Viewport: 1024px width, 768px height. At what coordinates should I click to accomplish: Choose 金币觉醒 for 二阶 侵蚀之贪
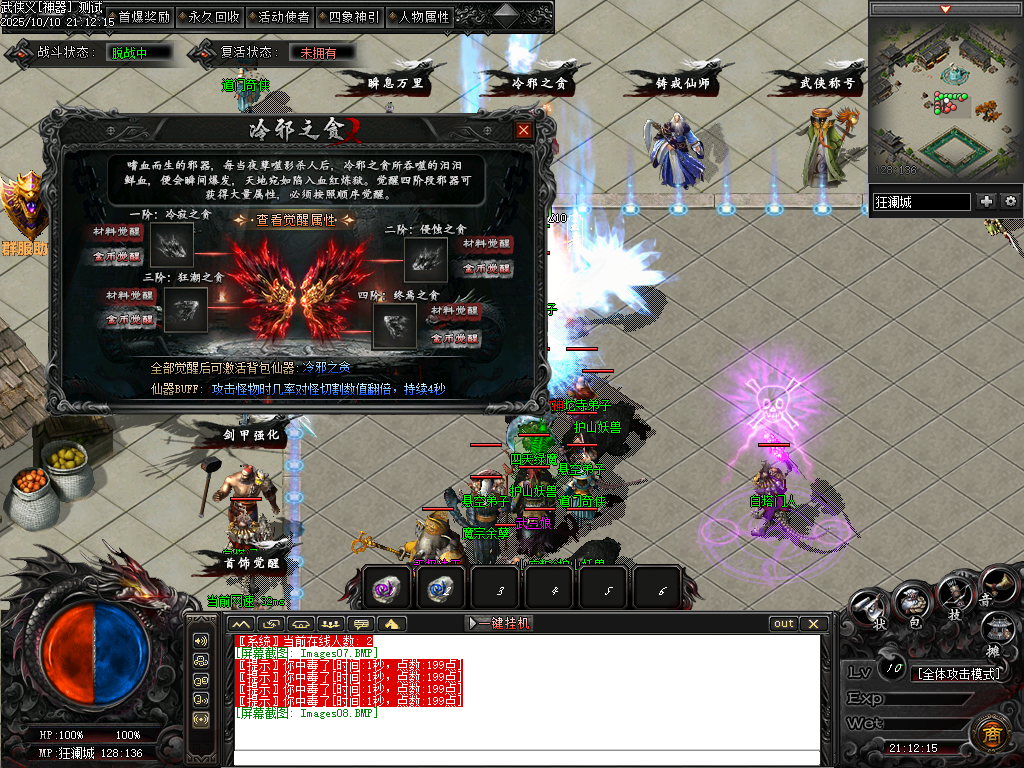click(486, 268)
